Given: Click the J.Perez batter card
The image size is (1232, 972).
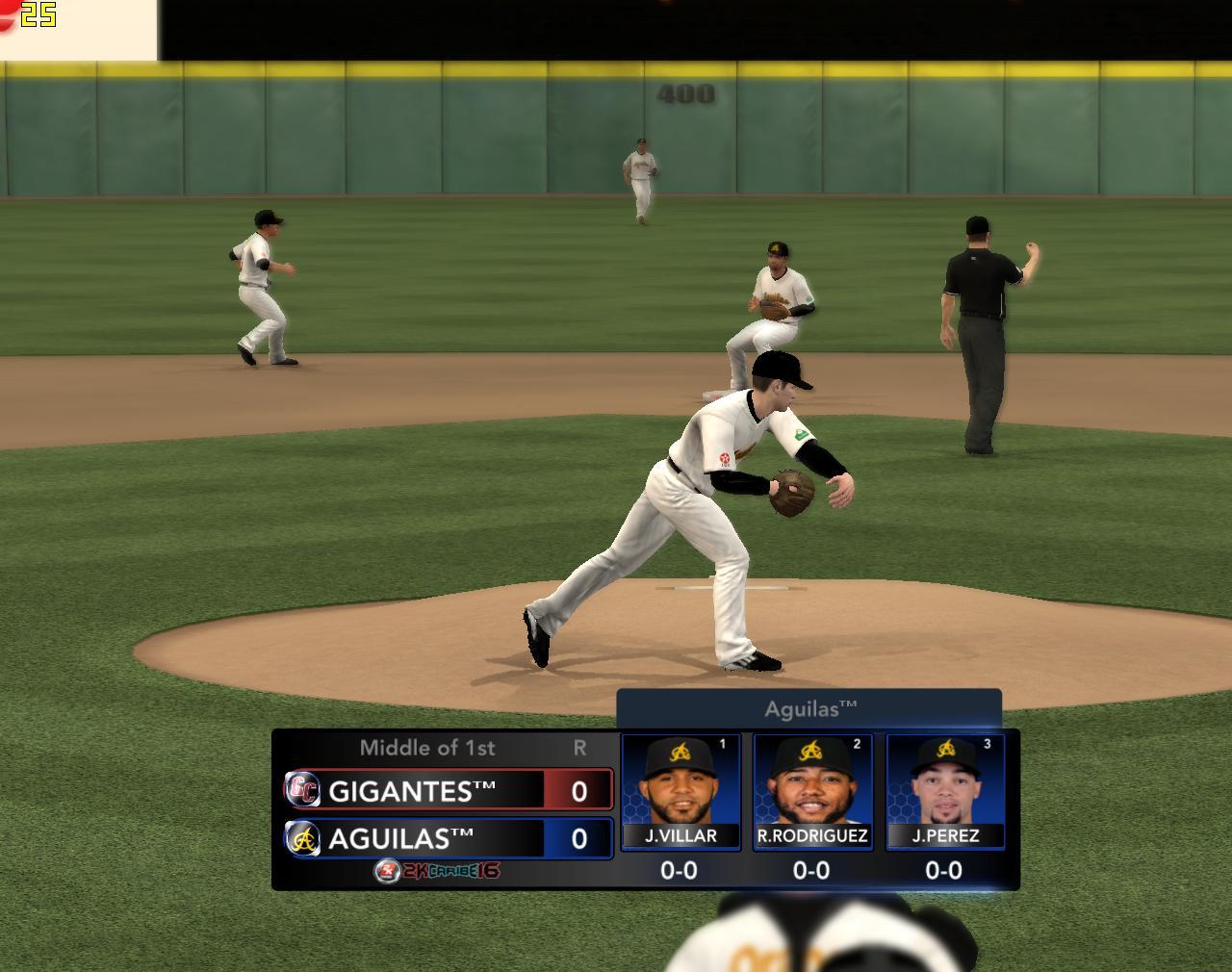Looking at the screenshot, I should pyautogui.click(x=944, y=791).
